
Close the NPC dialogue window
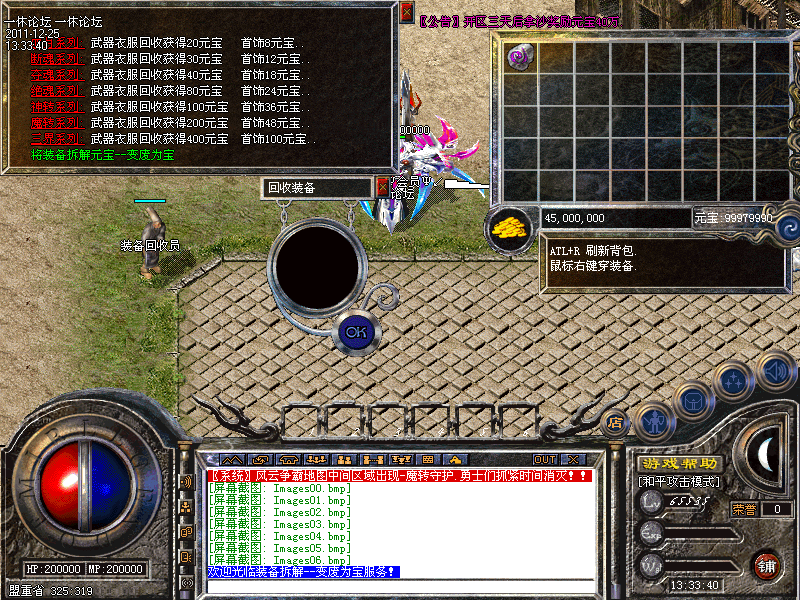pyautogui.click(x=406, y=13)
